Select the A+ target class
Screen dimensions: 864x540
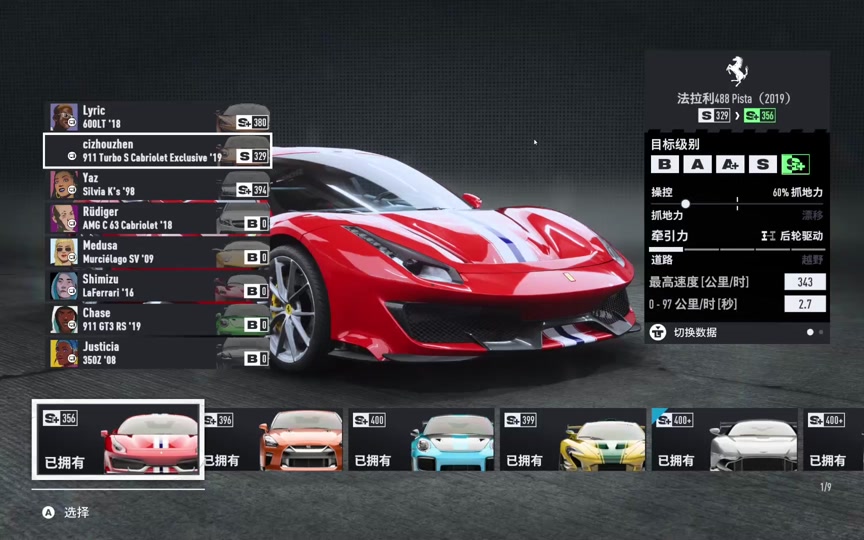point(730,165)
